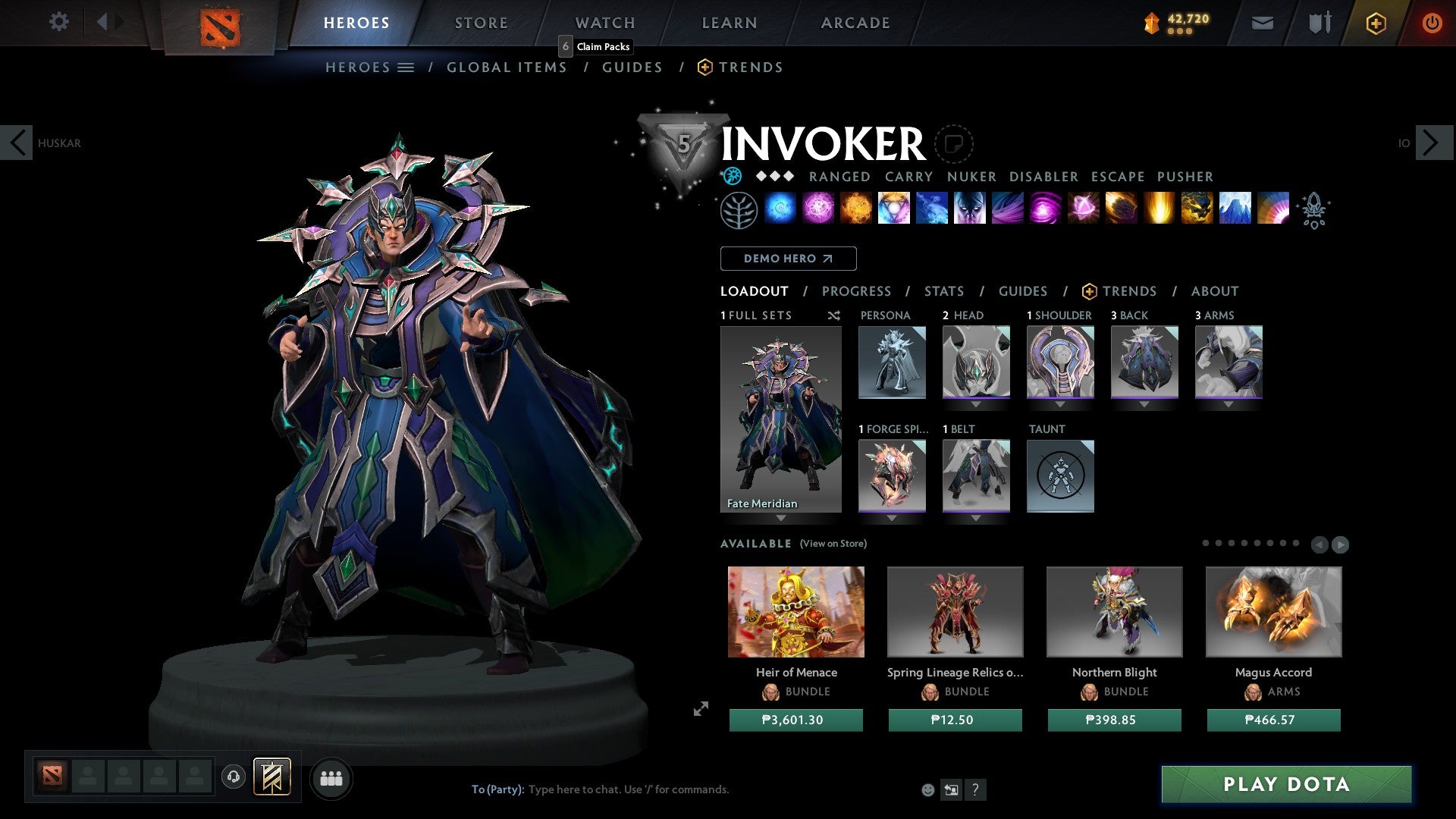Open Dota Plus via the gold hexagon icon

(x=1375, y=23)
